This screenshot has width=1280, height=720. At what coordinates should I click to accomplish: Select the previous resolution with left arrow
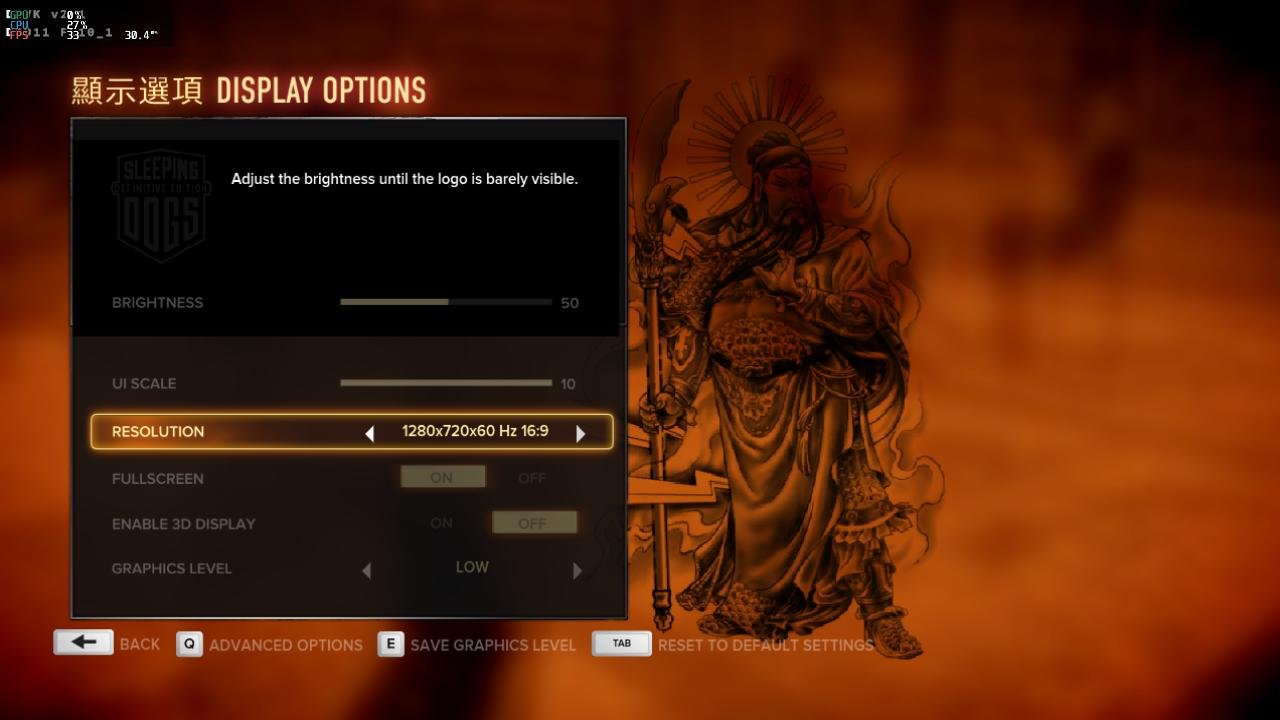369,433
